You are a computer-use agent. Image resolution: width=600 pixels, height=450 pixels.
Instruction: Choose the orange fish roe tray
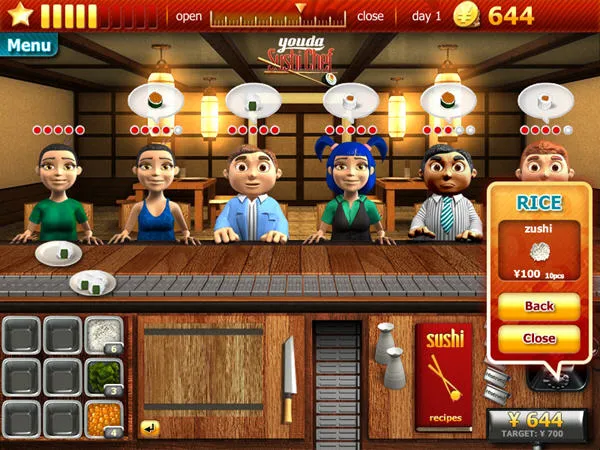(103, 419)
